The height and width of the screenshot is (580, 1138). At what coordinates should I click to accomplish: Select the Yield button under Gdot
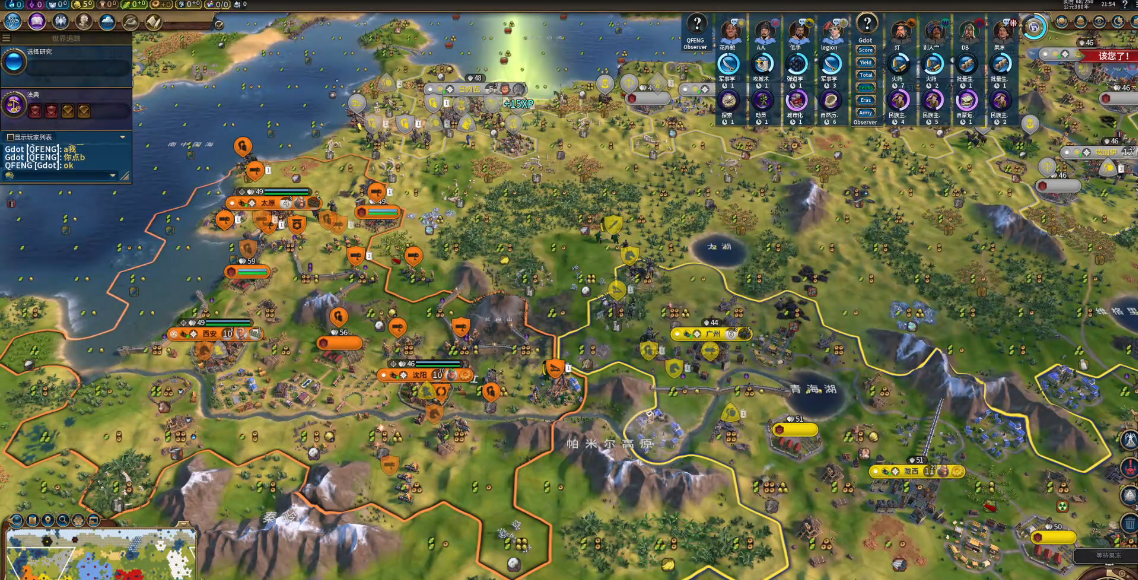coord(866,62)
